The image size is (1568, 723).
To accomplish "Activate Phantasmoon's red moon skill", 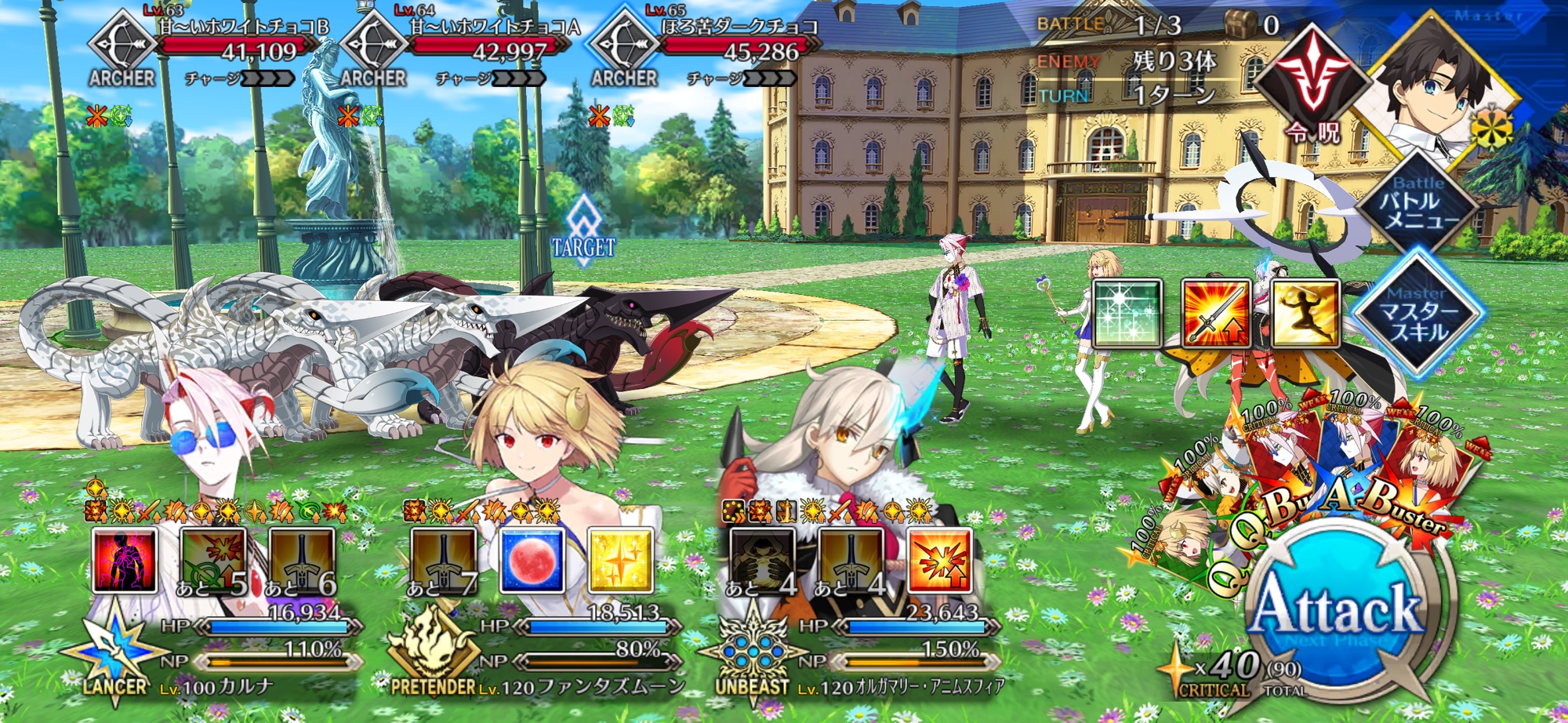I will click(532, 560).
